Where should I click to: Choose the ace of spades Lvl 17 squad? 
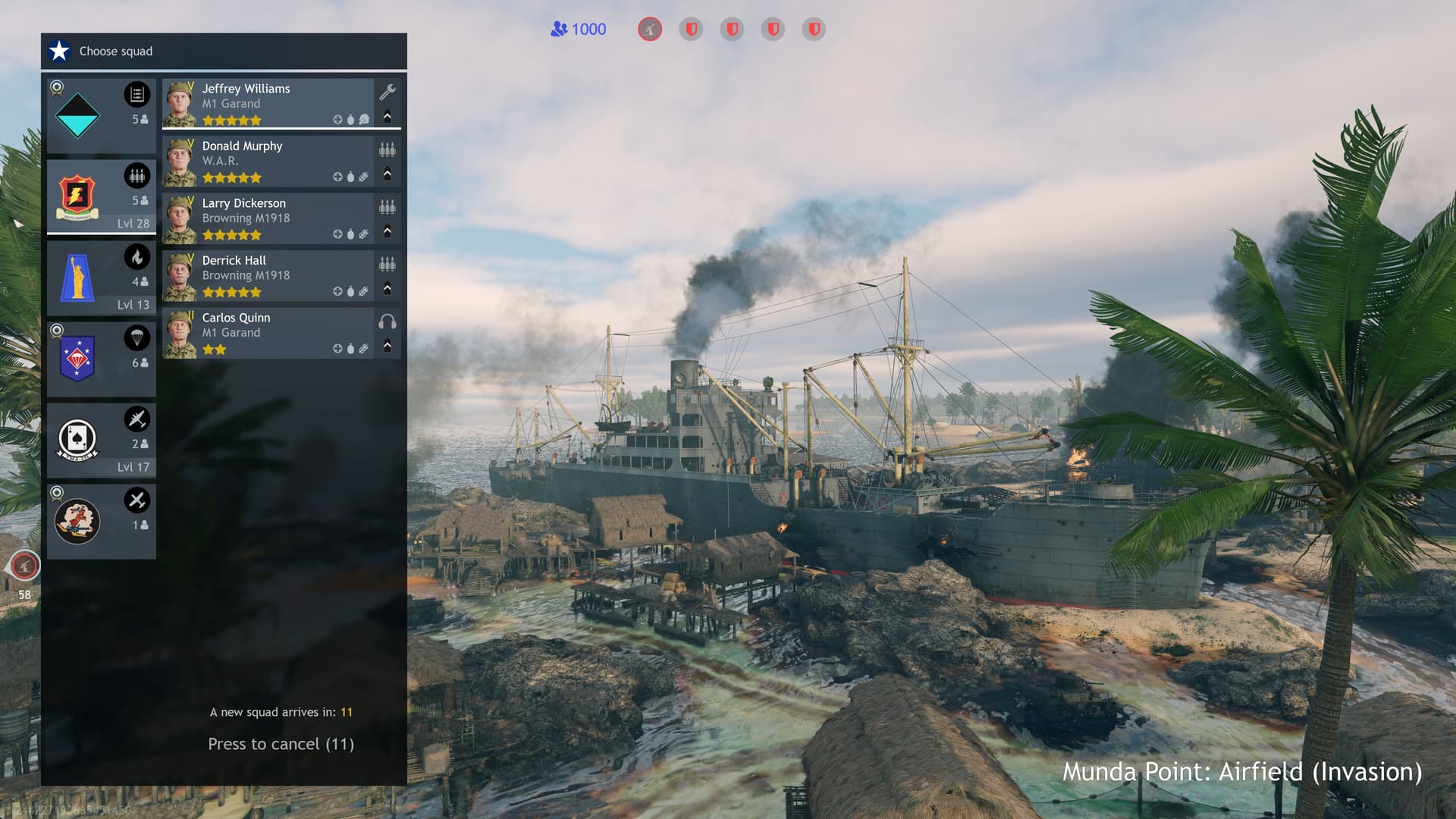pos(101,440)
